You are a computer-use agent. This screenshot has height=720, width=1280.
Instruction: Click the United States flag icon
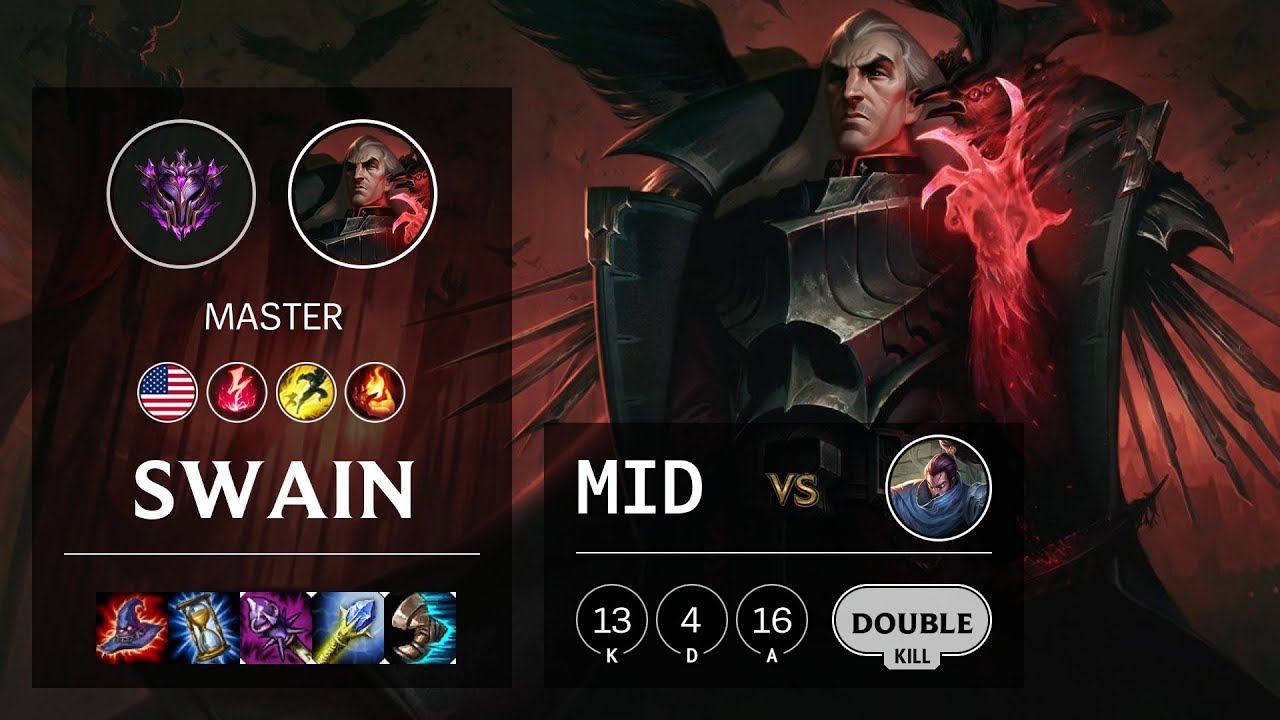167,391
